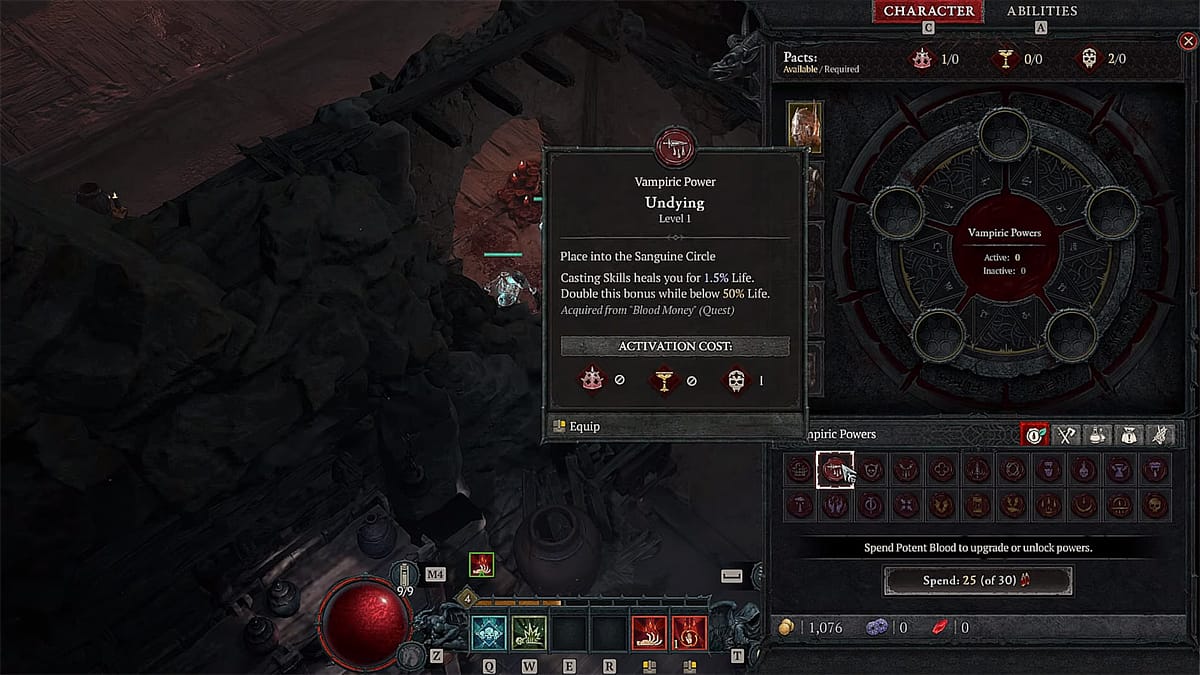The height and width of the screenshot is (675, 1200).
Task: Open the money bag inventory tab
Action: 1129,435
